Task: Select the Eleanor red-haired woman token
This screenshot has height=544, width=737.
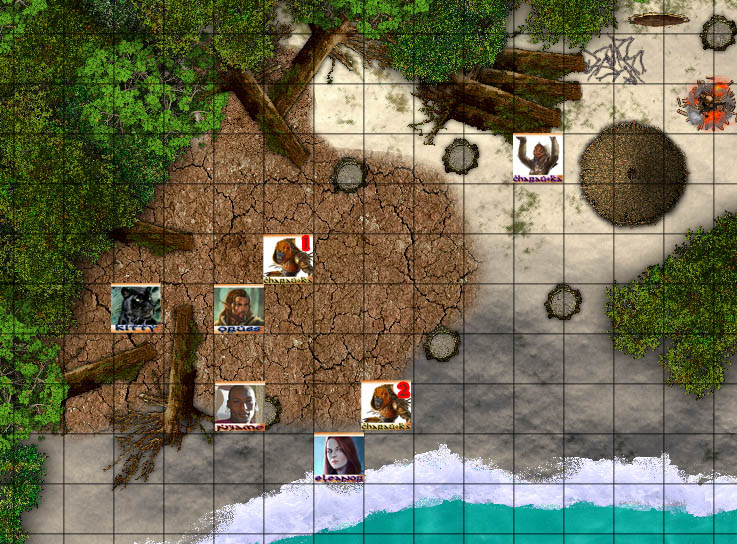Action: [339, 457]
